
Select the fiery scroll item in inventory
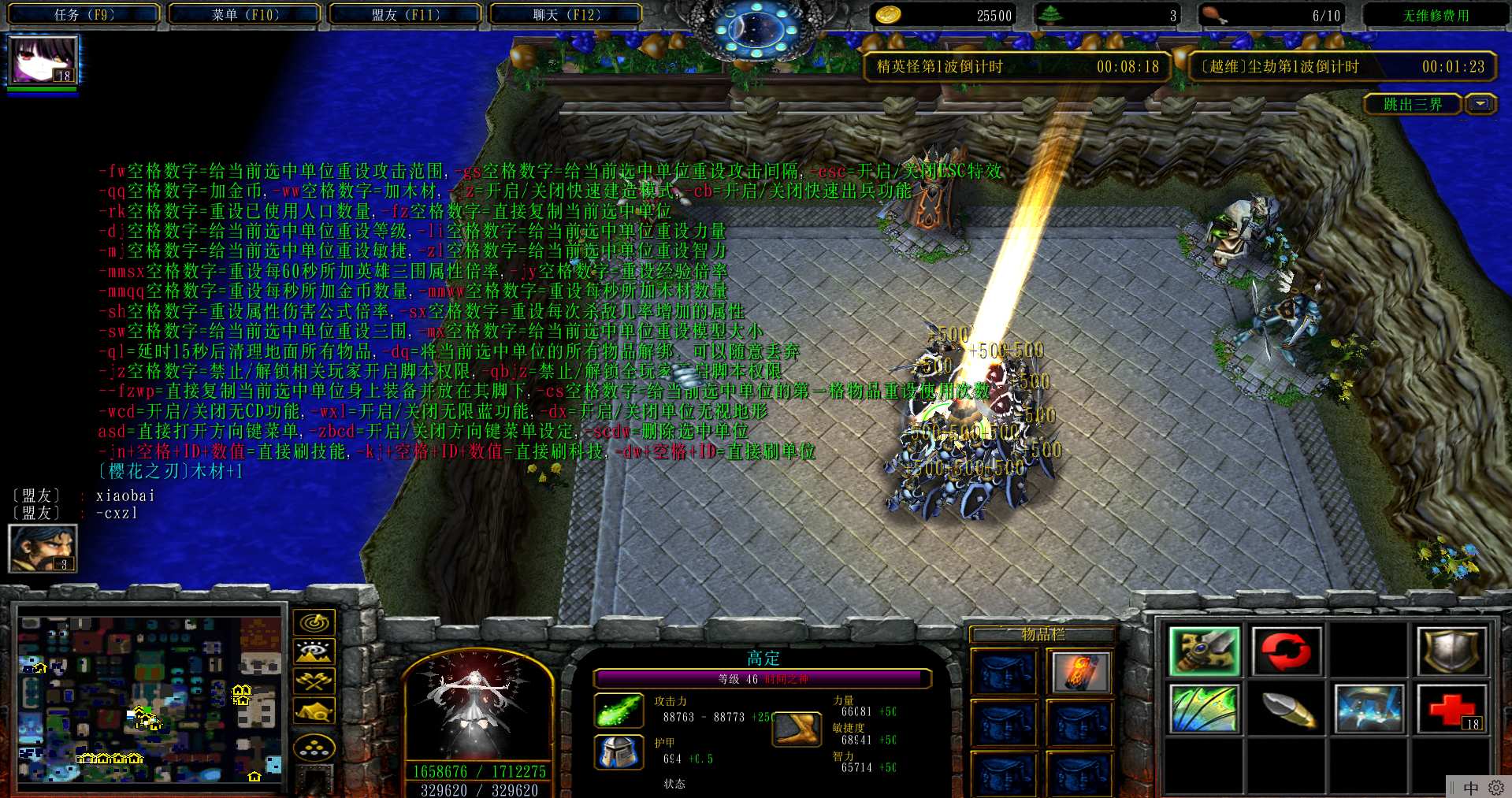[x=1079, y=672]
